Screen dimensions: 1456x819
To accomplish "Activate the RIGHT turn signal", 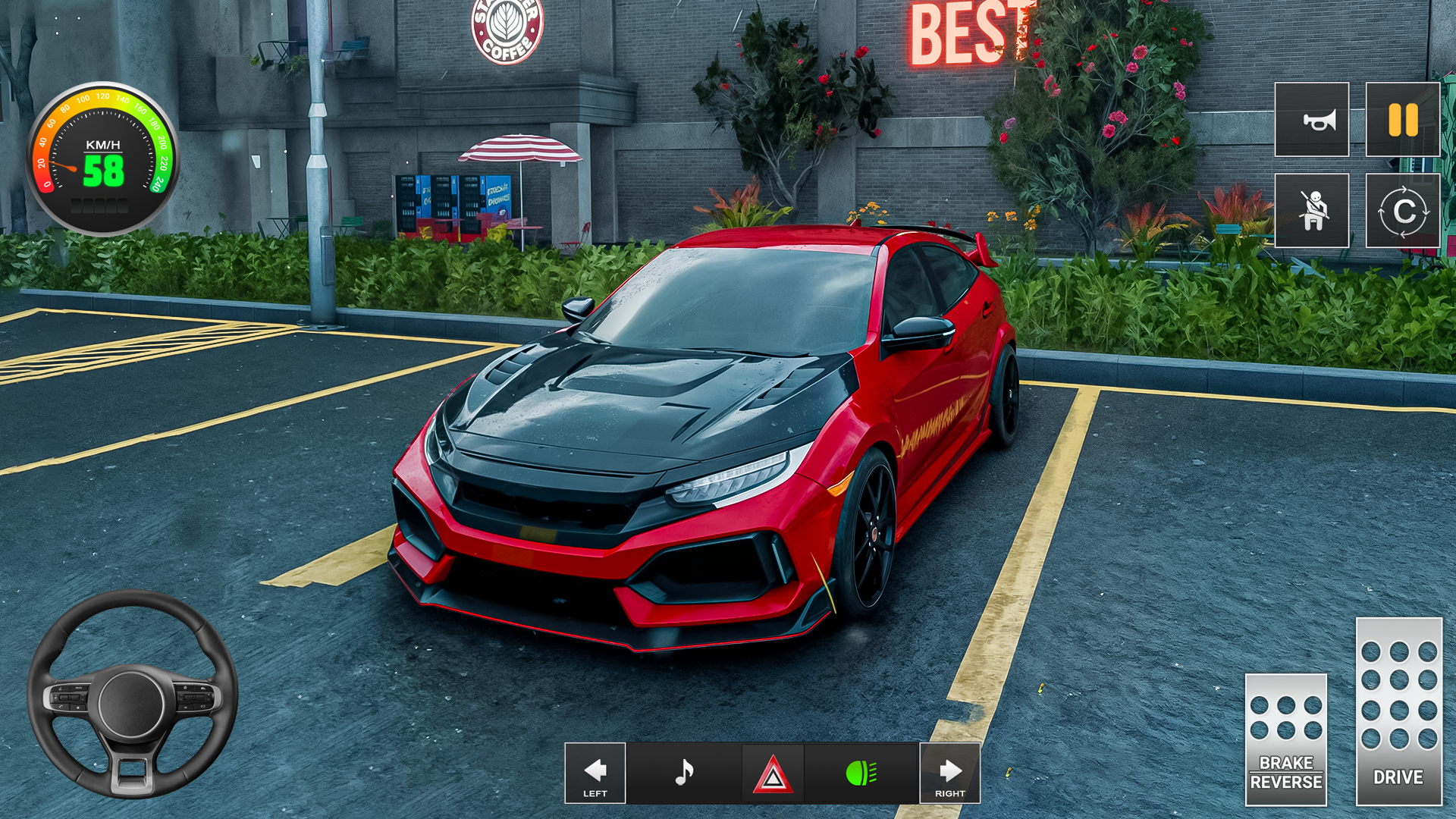I will [x=949, y=773].
